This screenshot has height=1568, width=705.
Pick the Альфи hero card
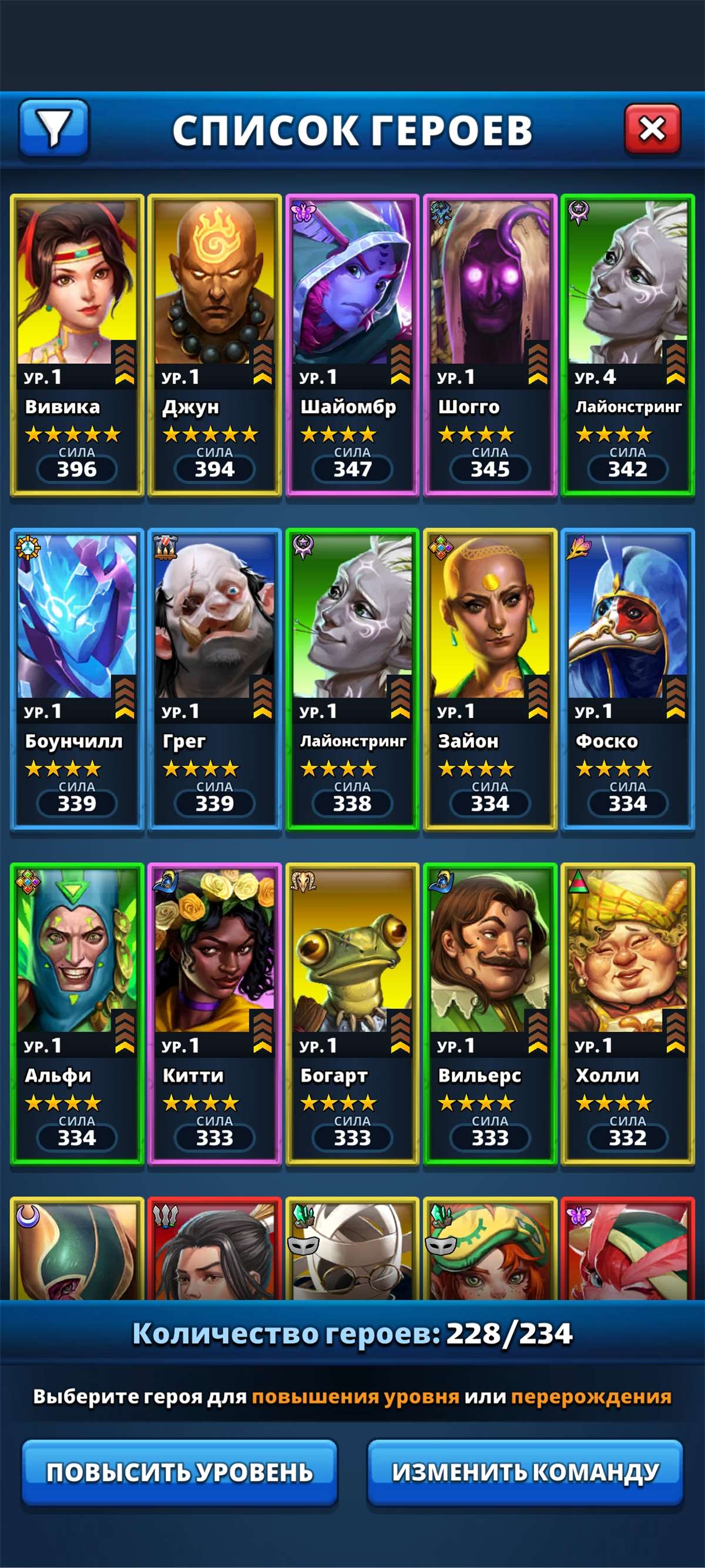(x=77, y=1013)
